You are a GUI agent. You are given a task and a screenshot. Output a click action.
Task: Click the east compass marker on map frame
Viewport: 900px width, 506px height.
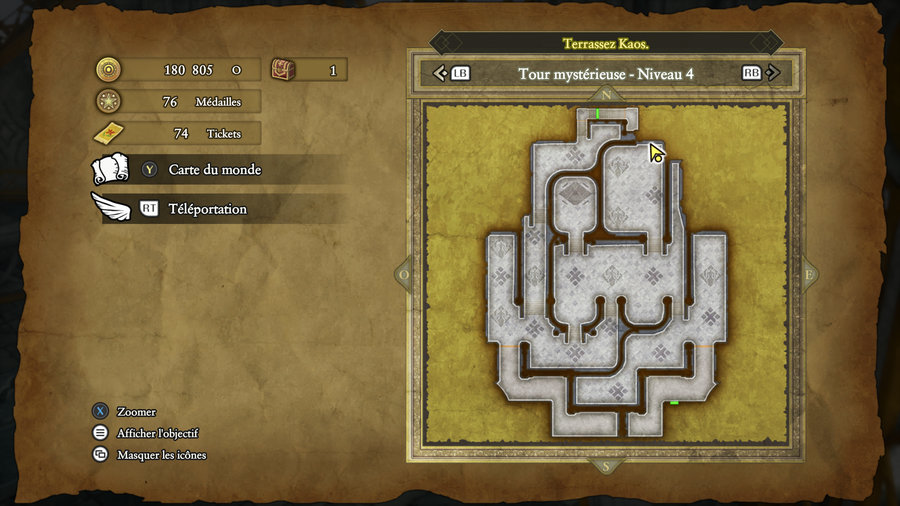click(809, 274)
